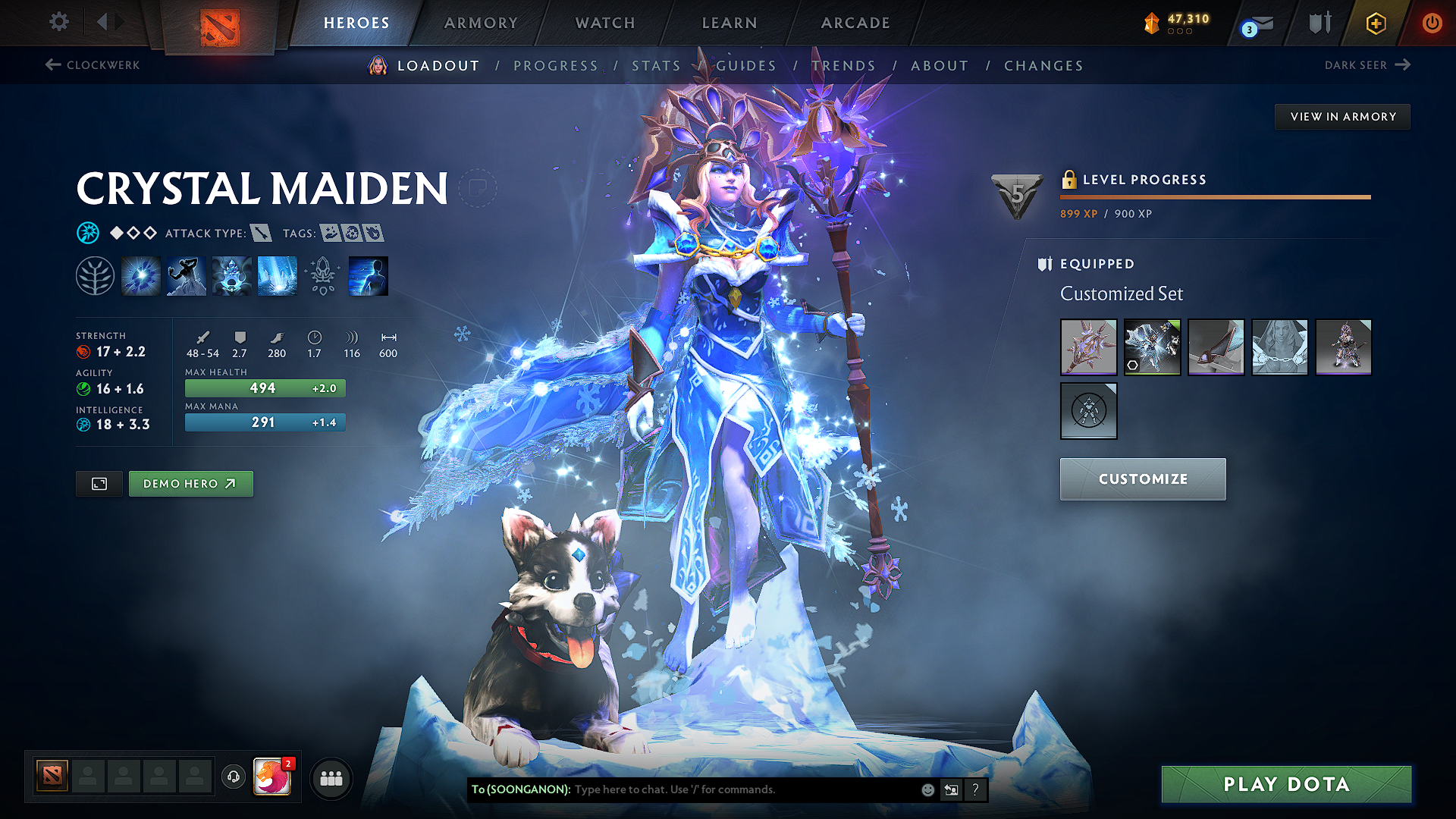Click the chat target toggle next to the emoticon

click(951, 789)
